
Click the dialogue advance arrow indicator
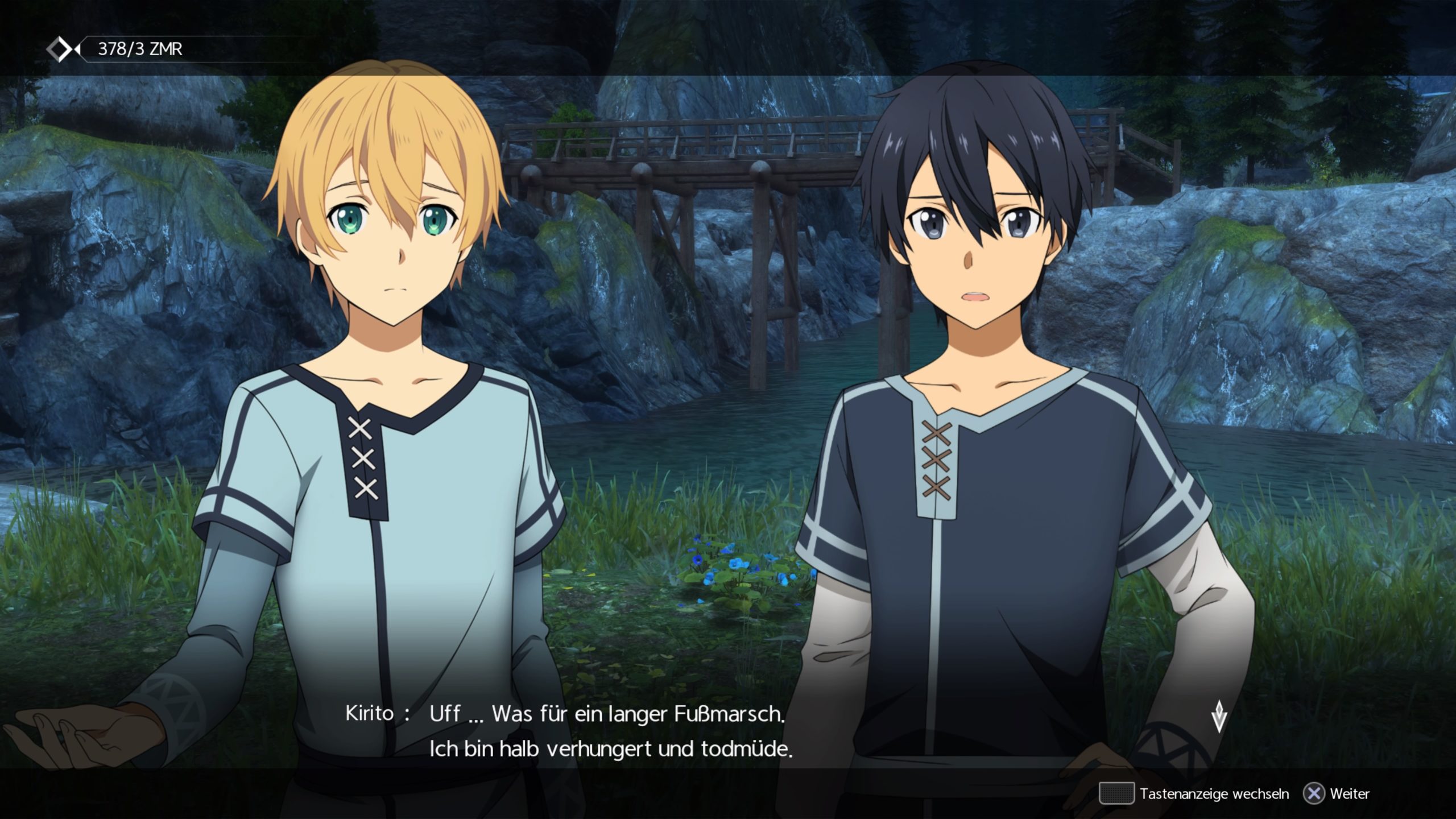coord(1219,717)
